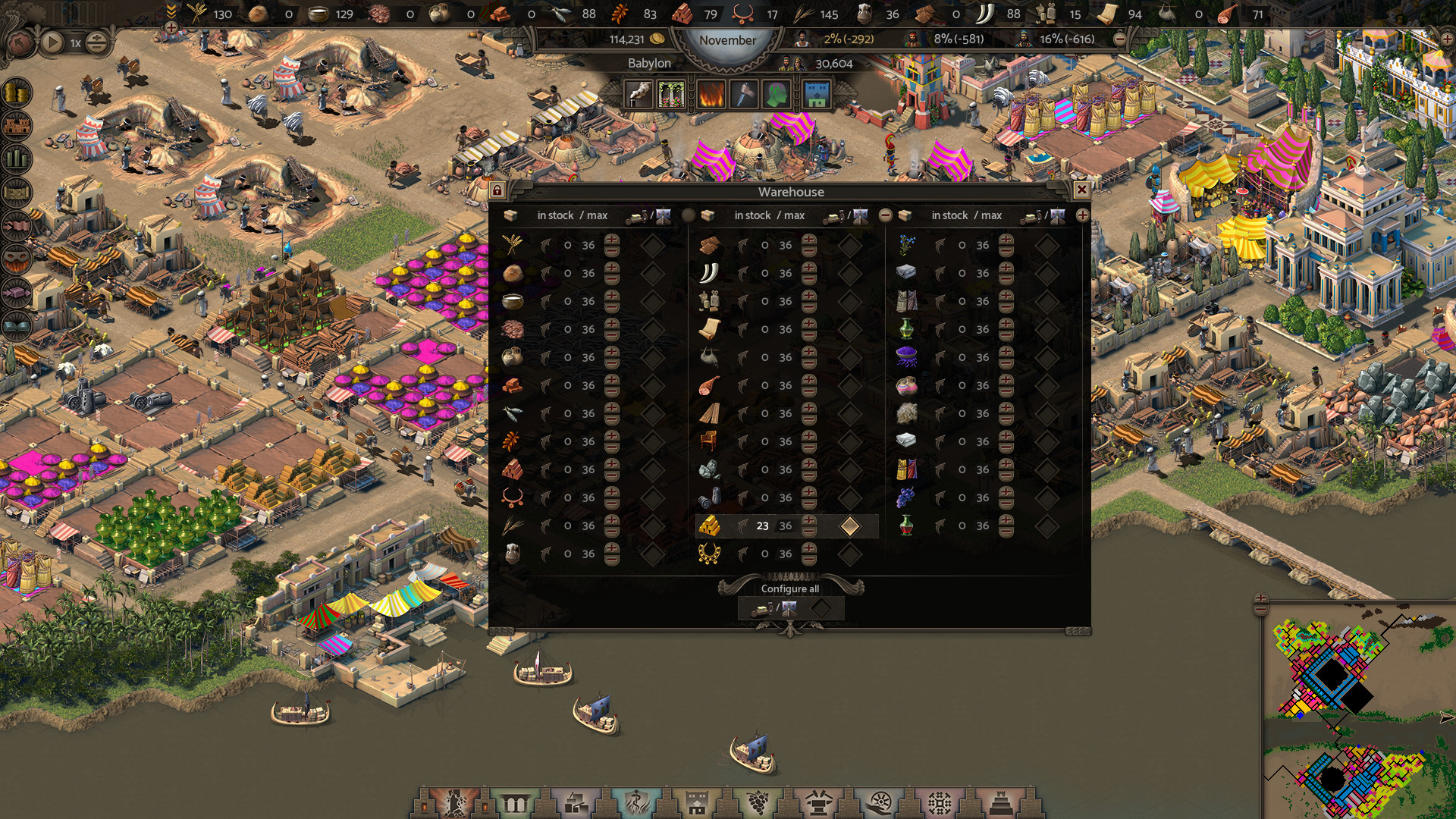Click the play button in speed controls

(52, 42)
